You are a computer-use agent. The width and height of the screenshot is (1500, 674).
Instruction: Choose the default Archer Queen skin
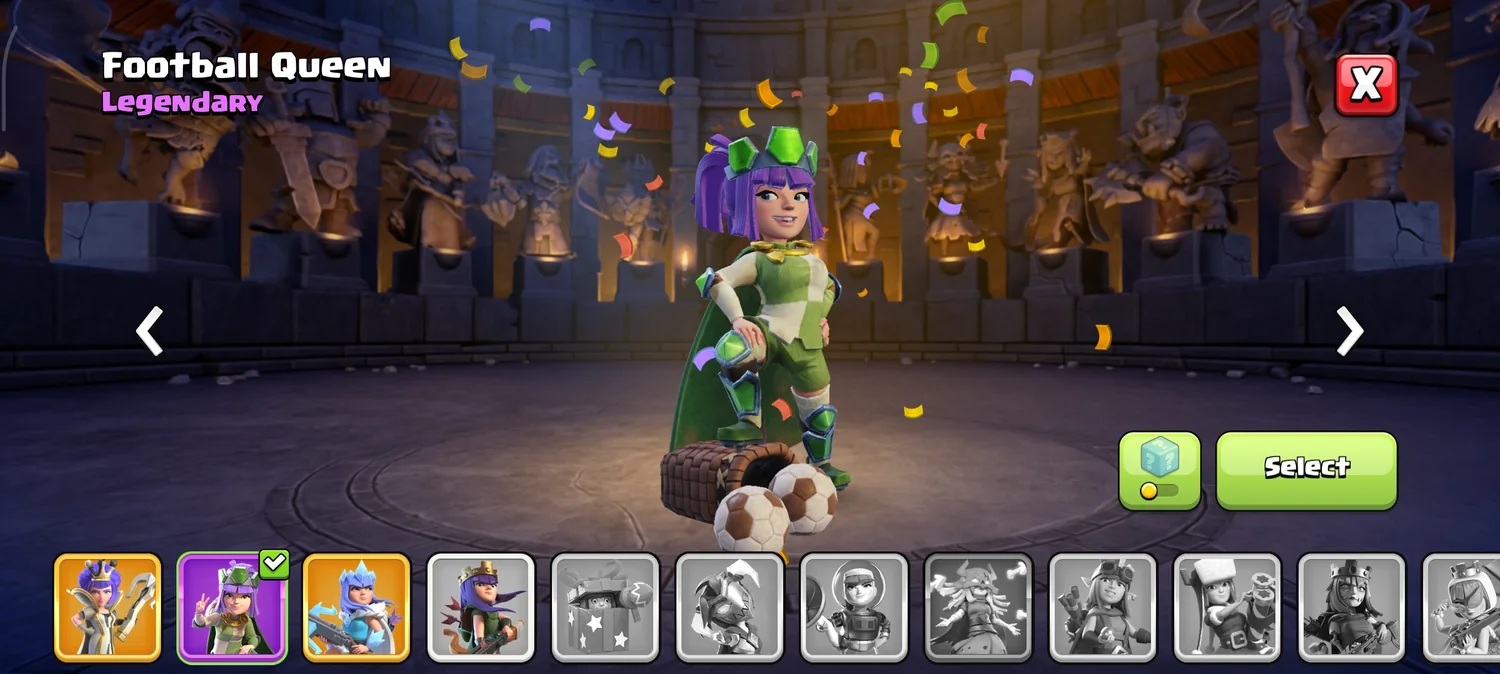coord(481,607)
